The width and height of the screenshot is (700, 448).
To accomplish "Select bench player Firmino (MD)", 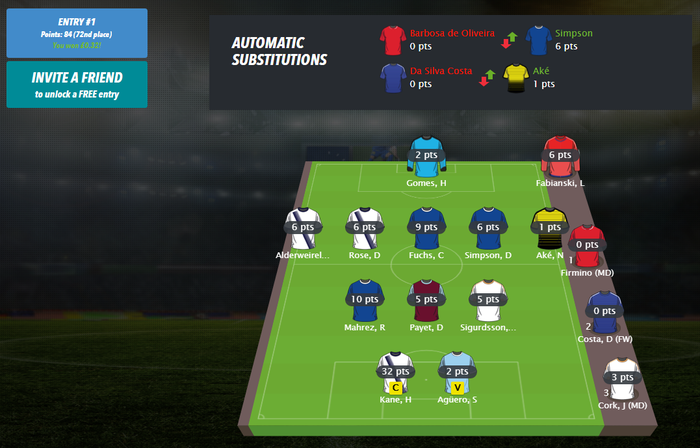I will pyautogui.click(x=587, y=245).
